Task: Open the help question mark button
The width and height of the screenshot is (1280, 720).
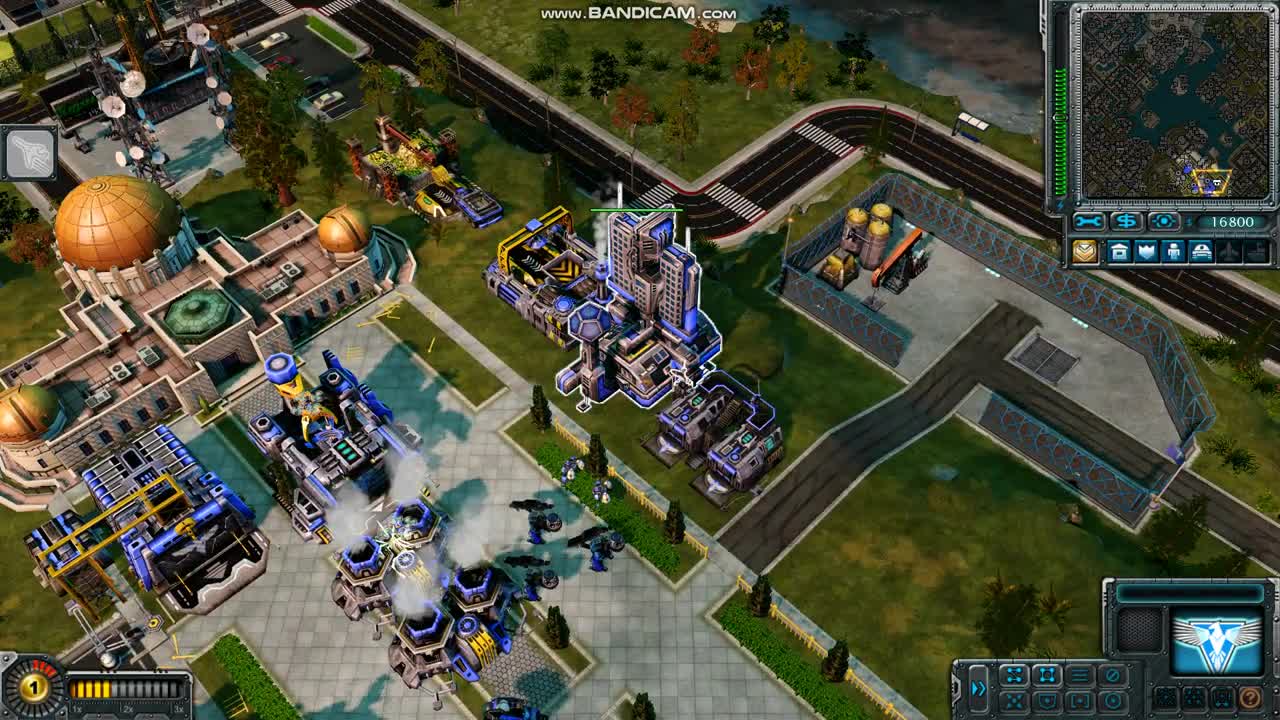Action: [1249, 700]
